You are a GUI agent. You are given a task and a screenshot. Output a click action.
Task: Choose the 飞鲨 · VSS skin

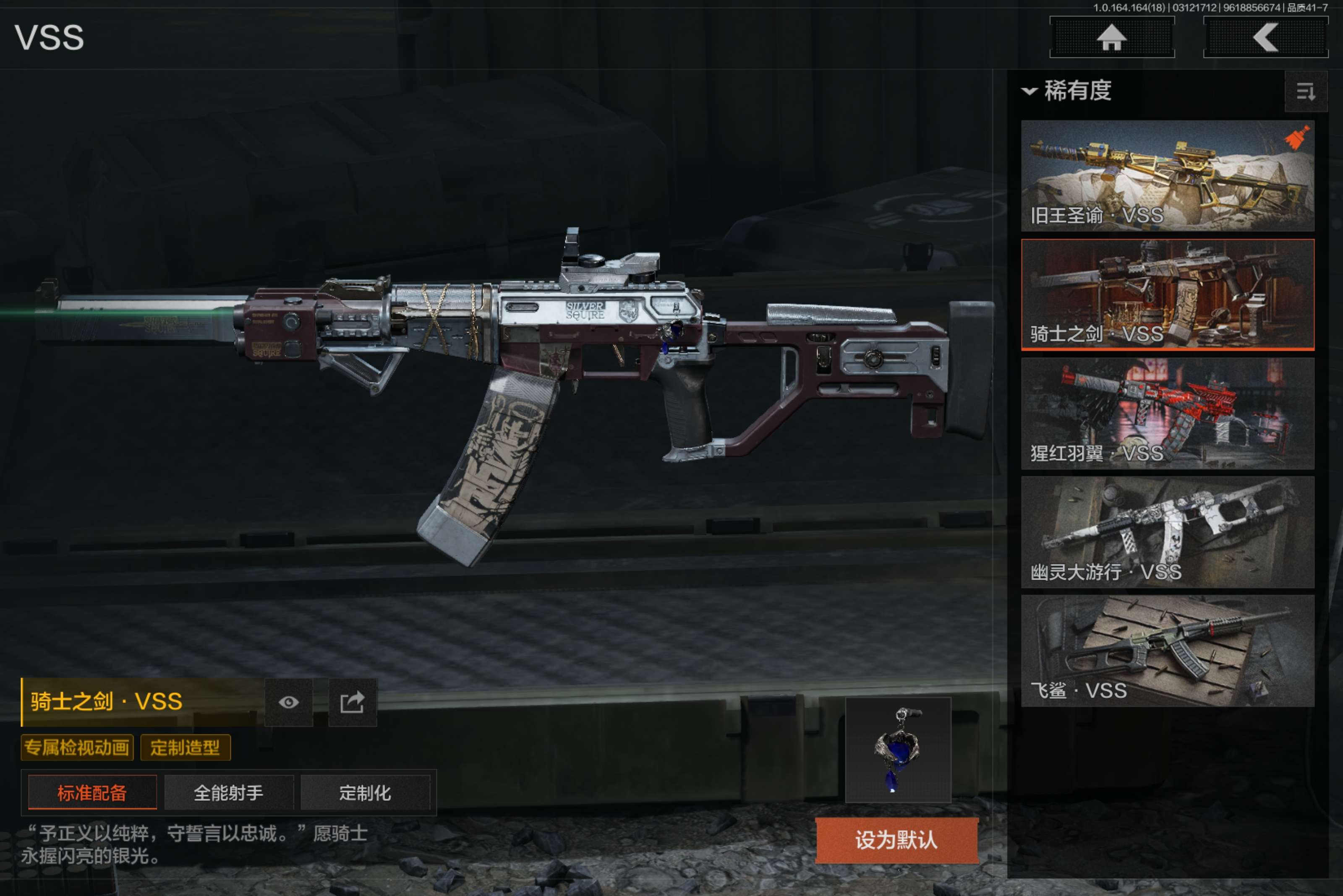point(1167,650)
